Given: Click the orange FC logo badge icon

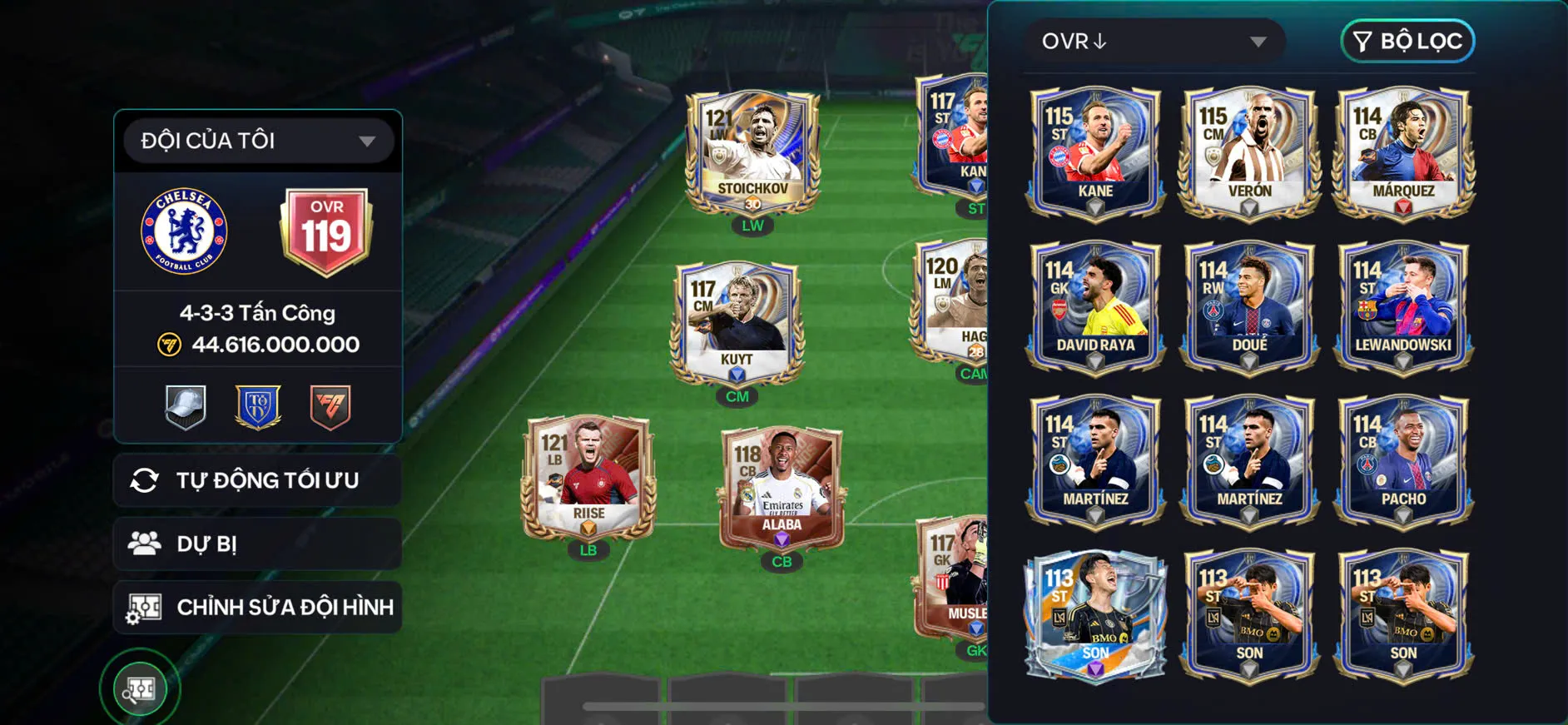Looking at the screenshot, I should click(x=331, y=406).
